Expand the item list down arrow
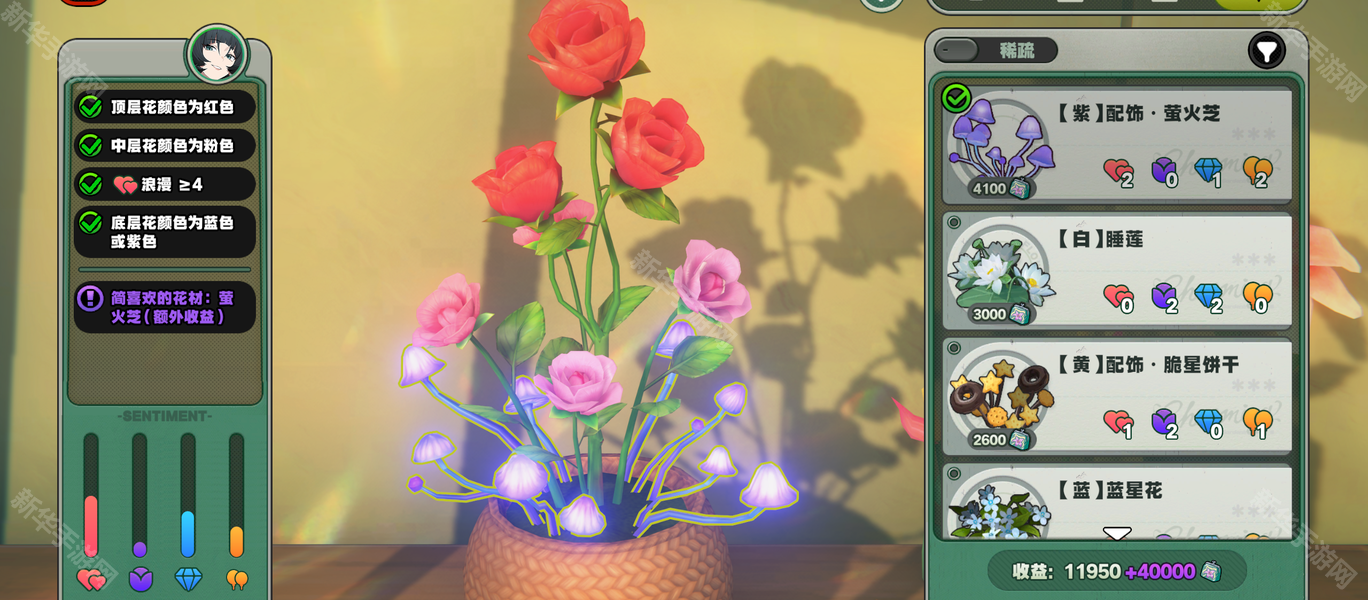This screenshot has width=1368, height=600. click(1117, 535)
